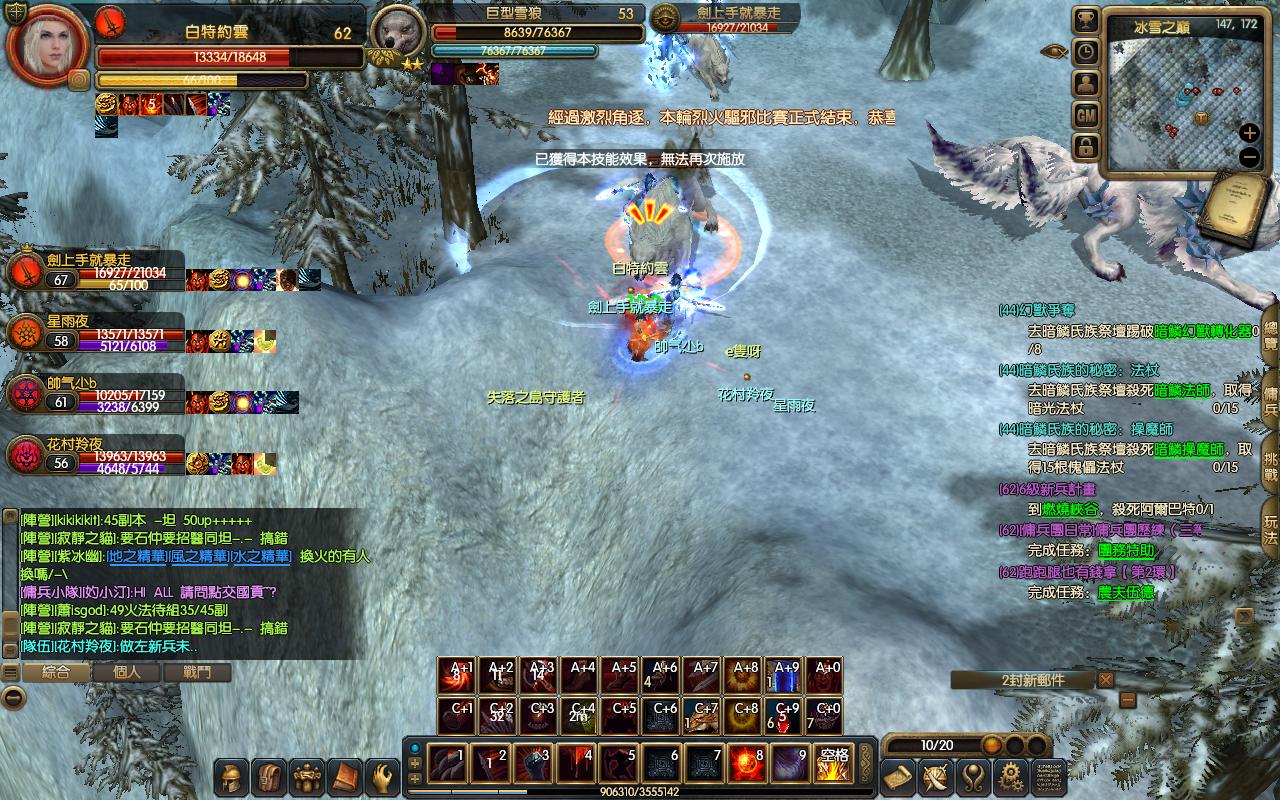Toggle the padlock button beside the minimap
Image resolution: width=1280 pixels, height=800 pixels.
(1086, 148)
